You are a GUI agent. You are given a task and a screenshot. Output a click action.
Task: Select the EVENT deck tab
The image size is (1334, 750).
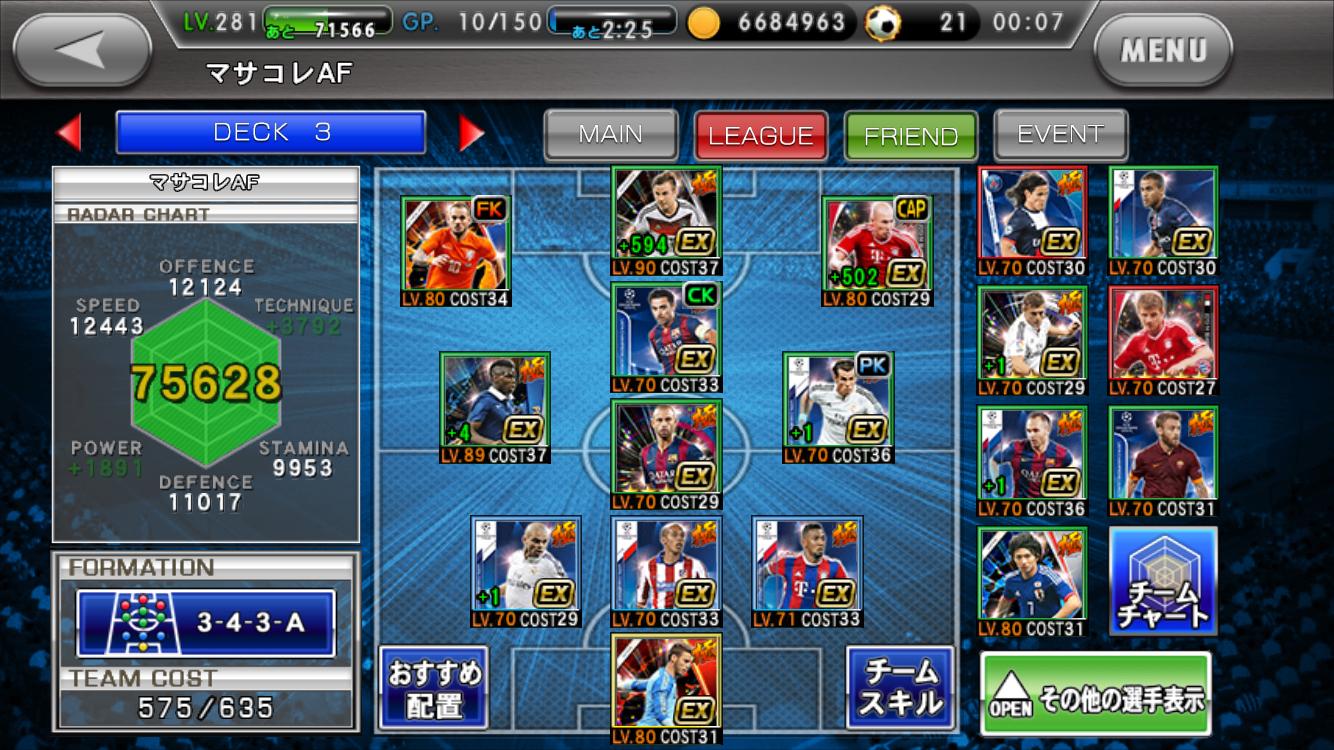tap(1060, 135)
